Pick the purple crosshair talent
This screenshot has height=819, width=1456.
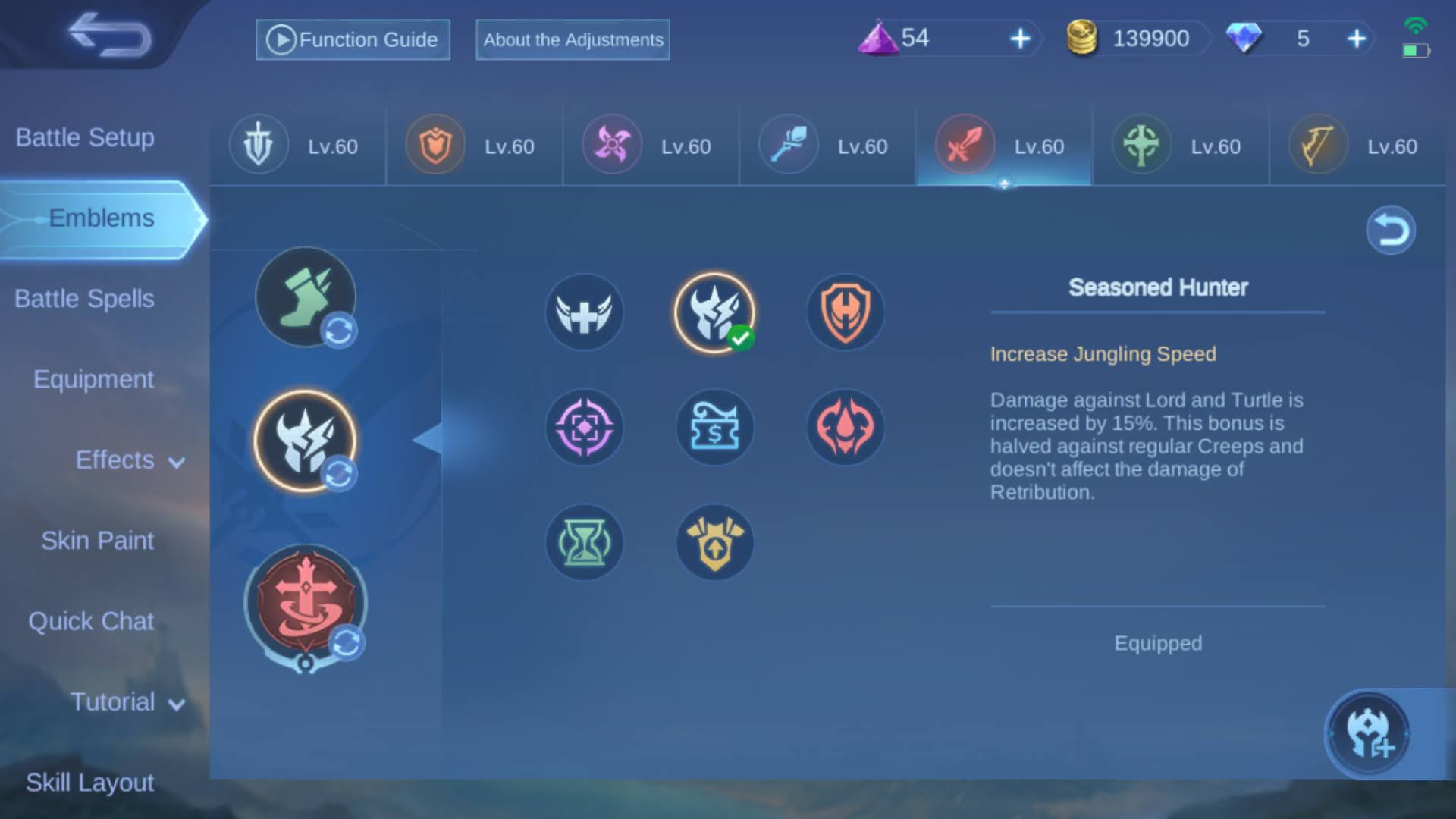tap(584, 428)
